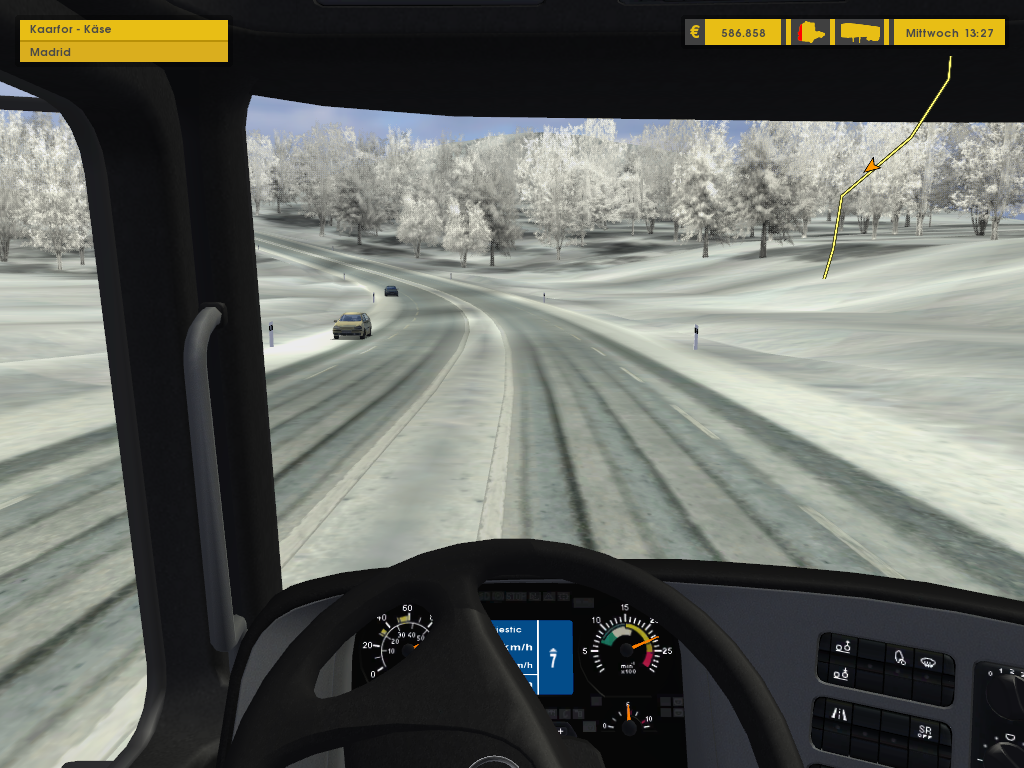Click the orange arrow on the route map

(873, 164)
